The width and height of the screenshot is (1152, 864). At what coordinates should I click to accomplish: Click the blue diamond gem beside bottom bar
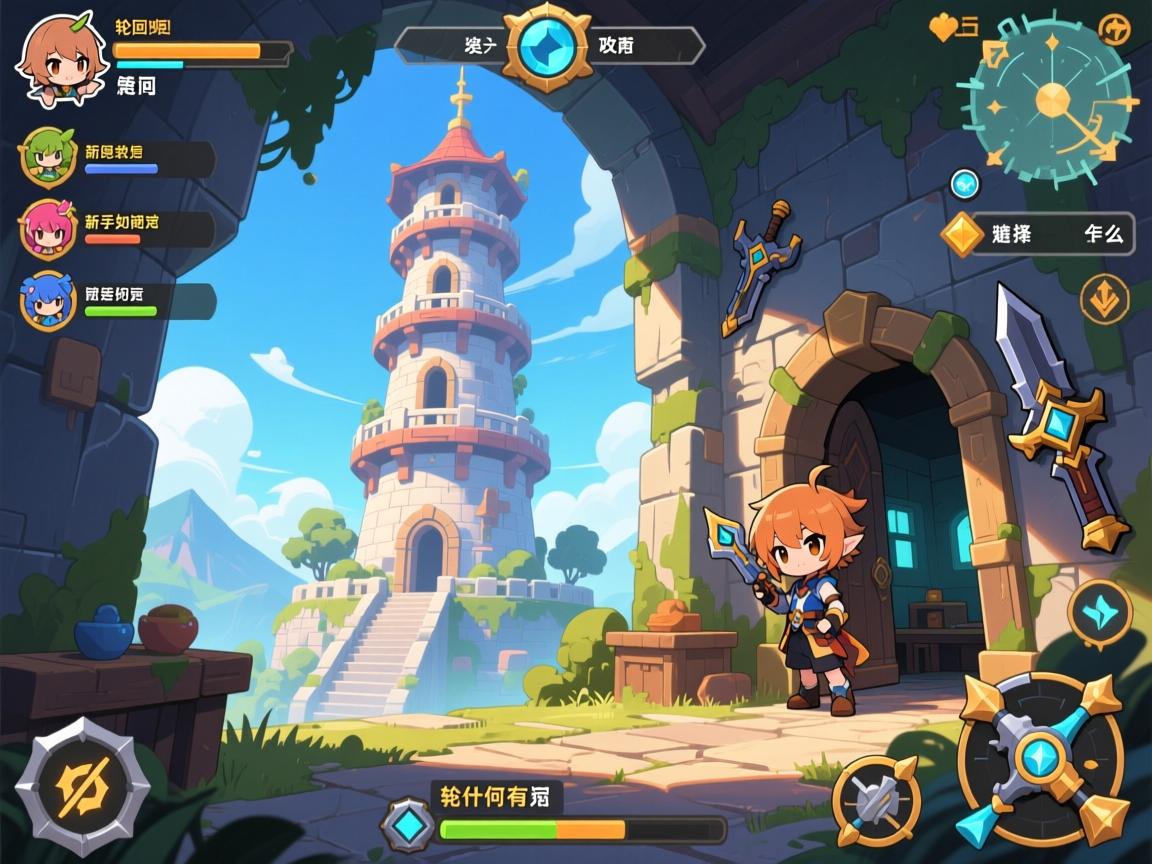tap(408, 826)
